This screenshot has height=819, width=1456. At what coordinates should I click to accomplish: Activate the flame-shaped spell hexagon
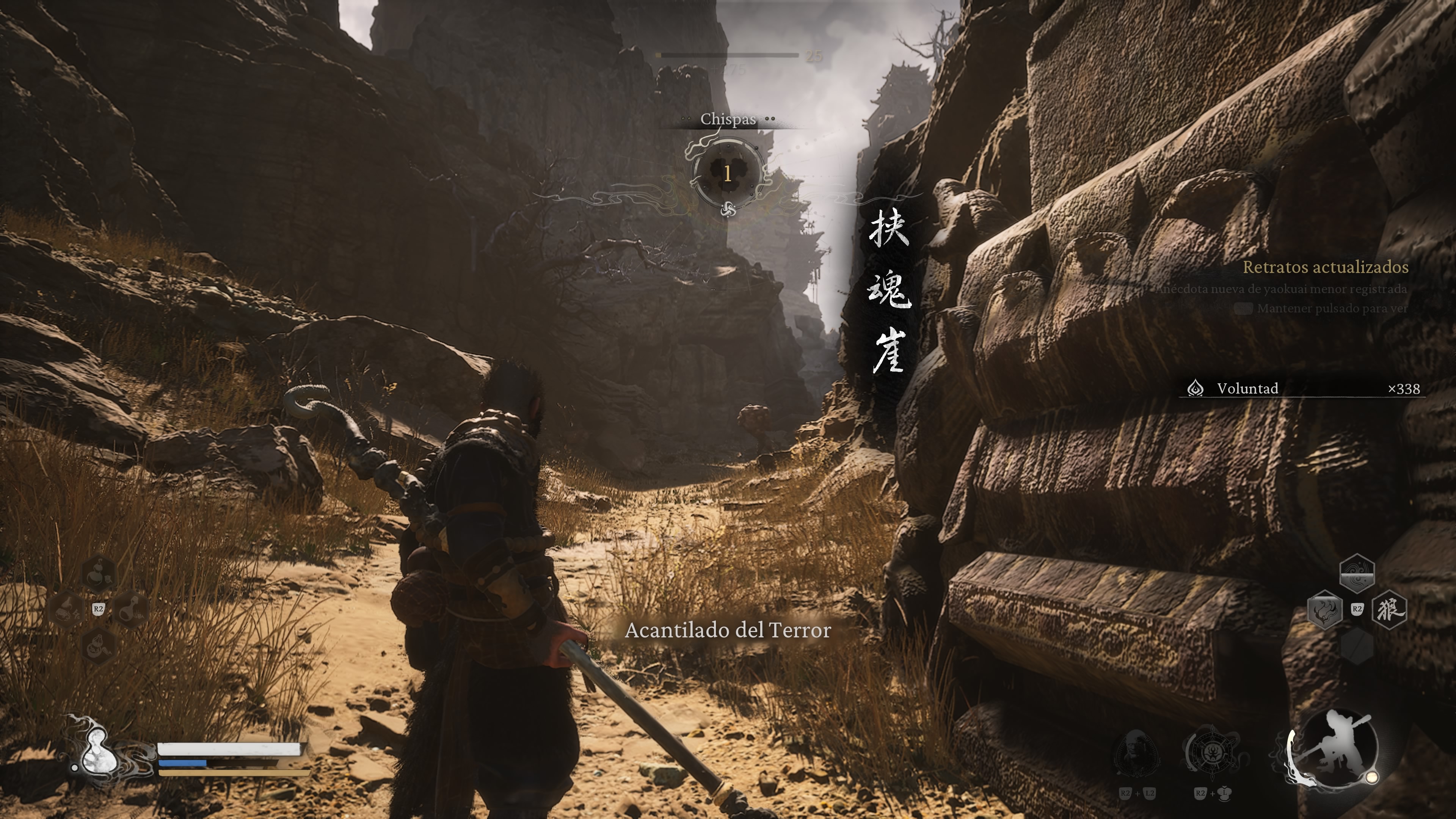tap(1325, 609)
